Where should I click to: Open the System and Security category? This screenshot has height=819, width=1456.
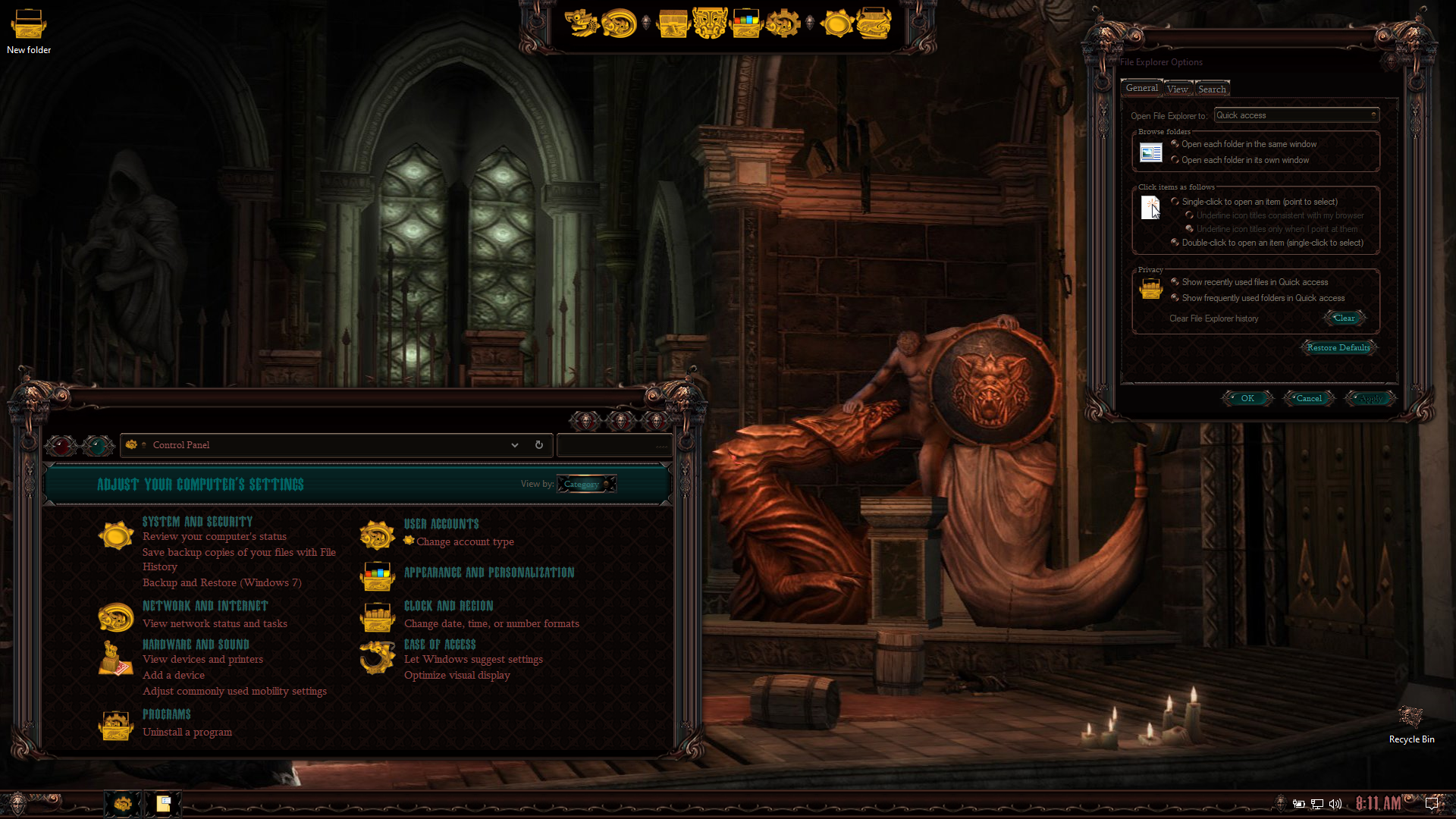tap(197, 522)
